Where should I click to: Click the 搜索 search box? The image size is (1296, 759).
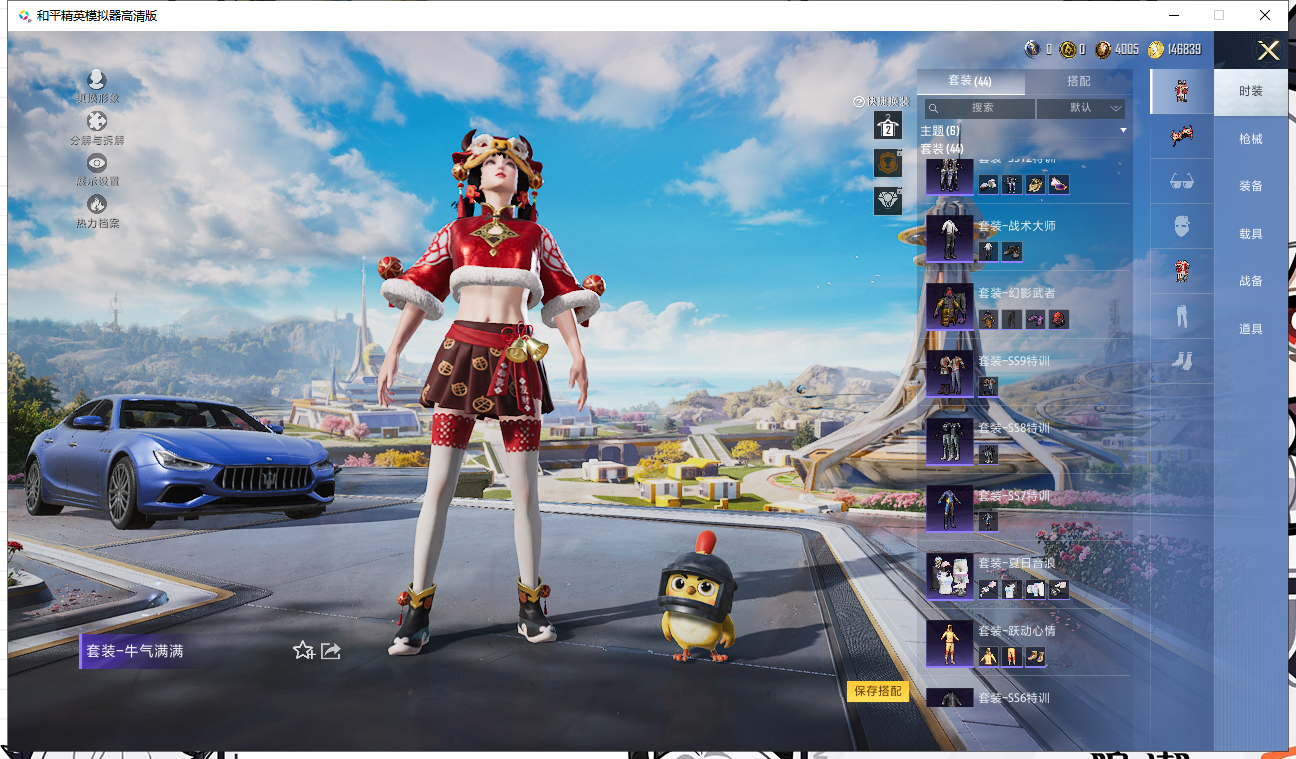(980, 108)
